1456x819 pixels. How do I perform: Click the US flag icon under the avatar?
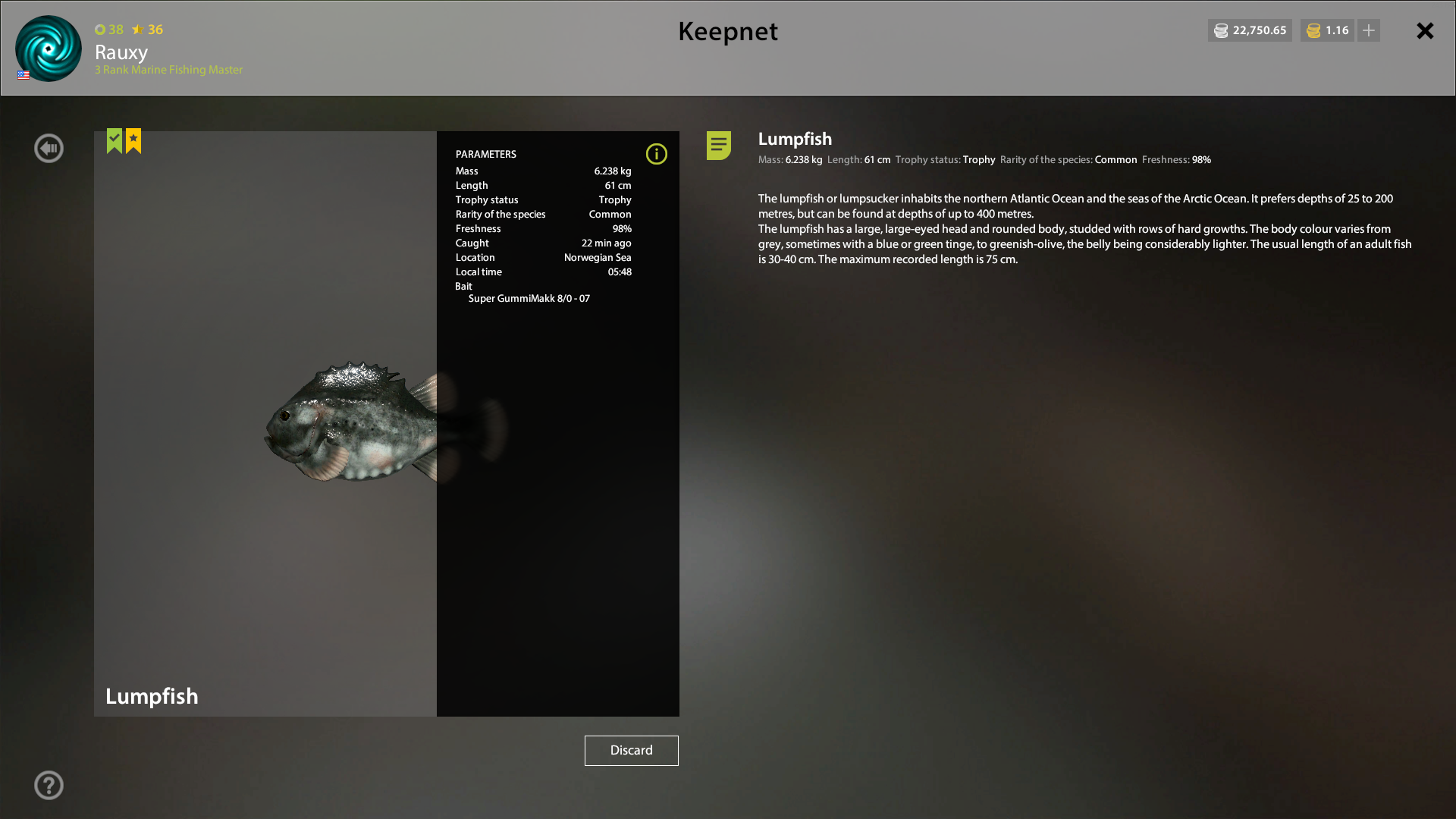pos(23,75)
